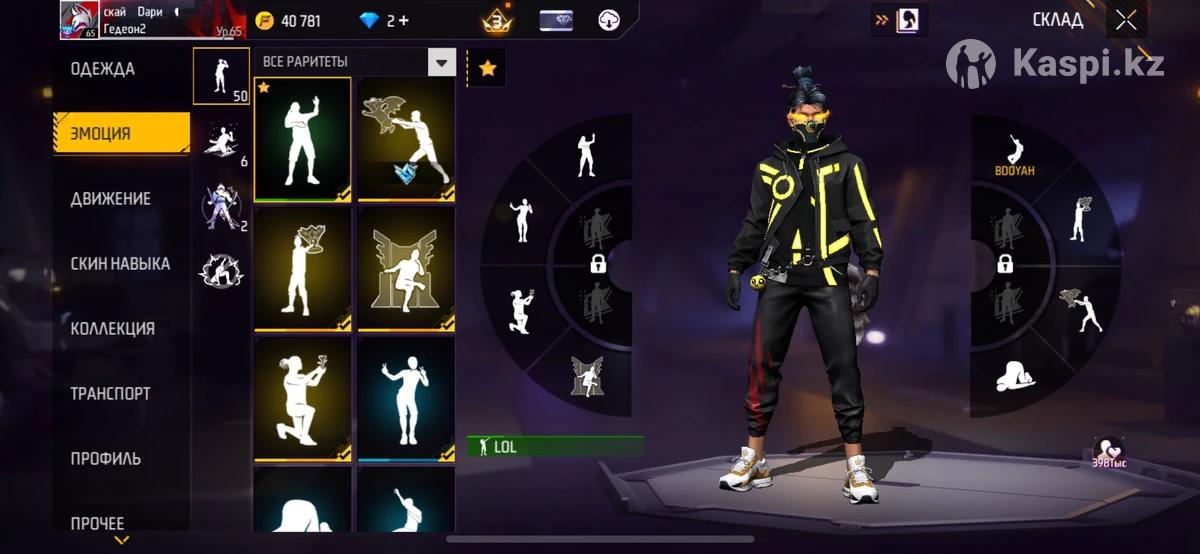Choose the ПРОЧЕЕ category
The image size is (1200, 554).
click(x=97, y=523)
